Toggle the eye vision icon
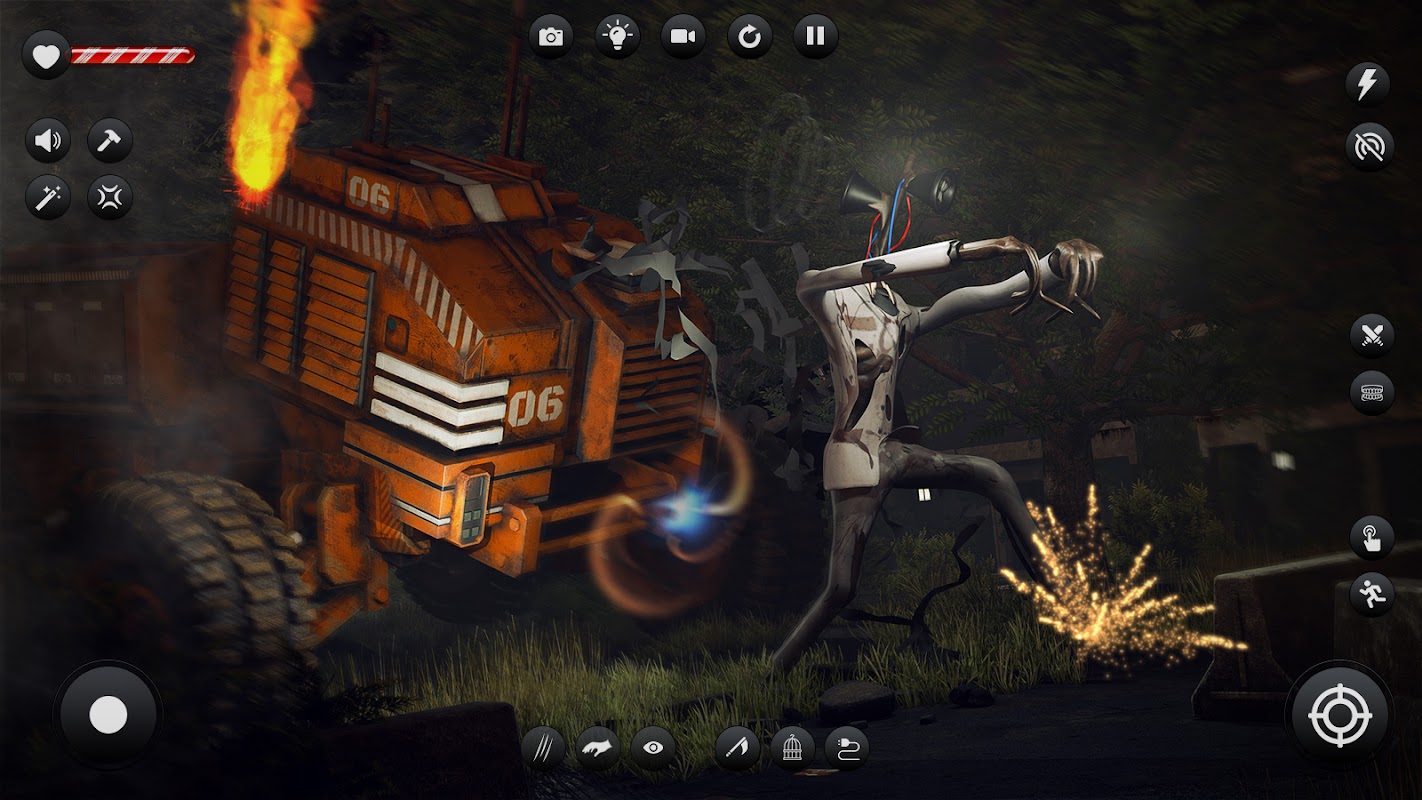 click(652, 748)
